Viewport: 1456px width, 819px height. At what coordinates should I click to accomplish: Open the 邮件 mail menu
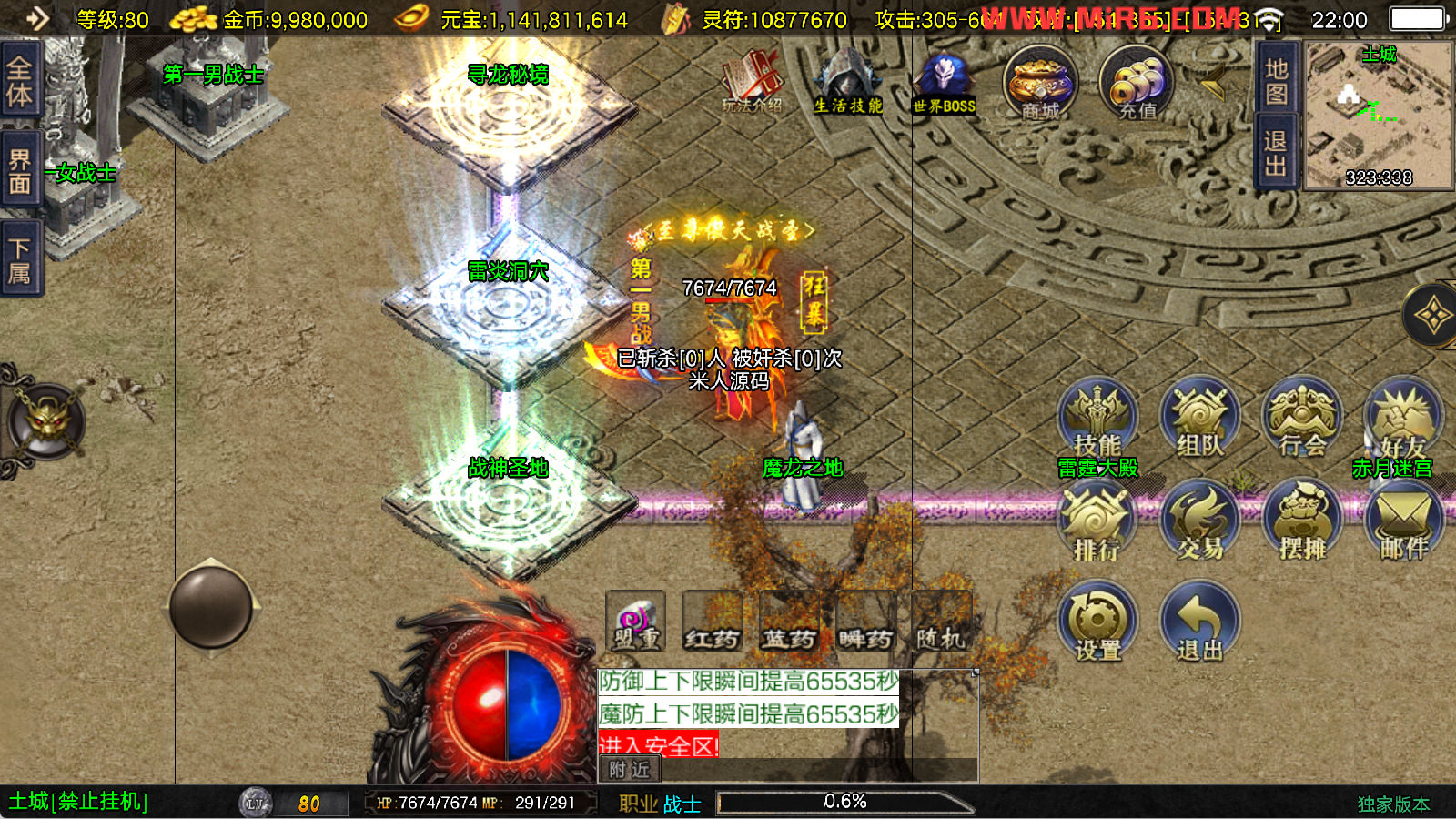click(x=1404, y=522)
